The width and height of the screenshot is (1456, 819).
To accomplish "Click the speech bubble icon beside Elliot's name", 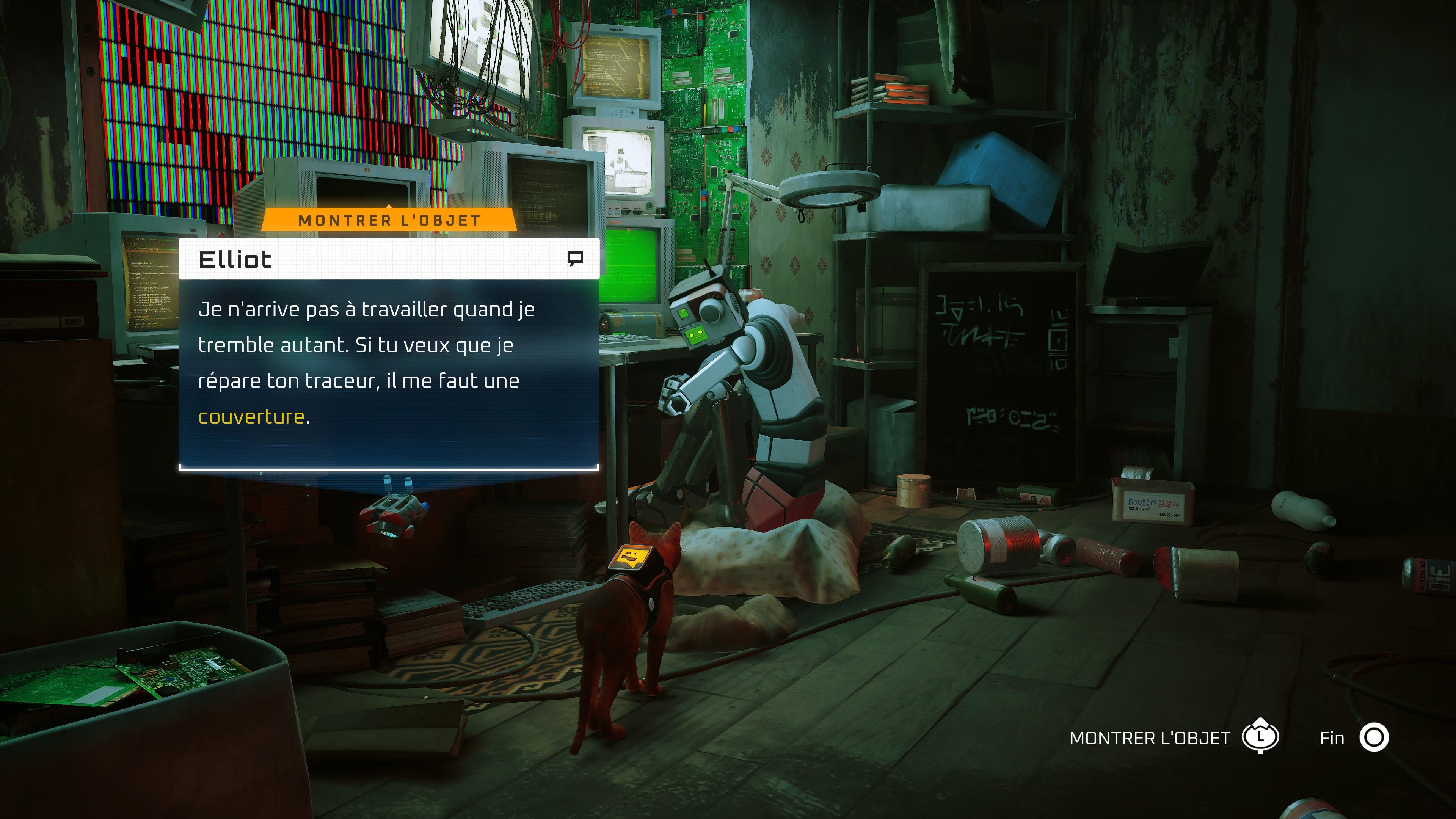I will (575, 259).
